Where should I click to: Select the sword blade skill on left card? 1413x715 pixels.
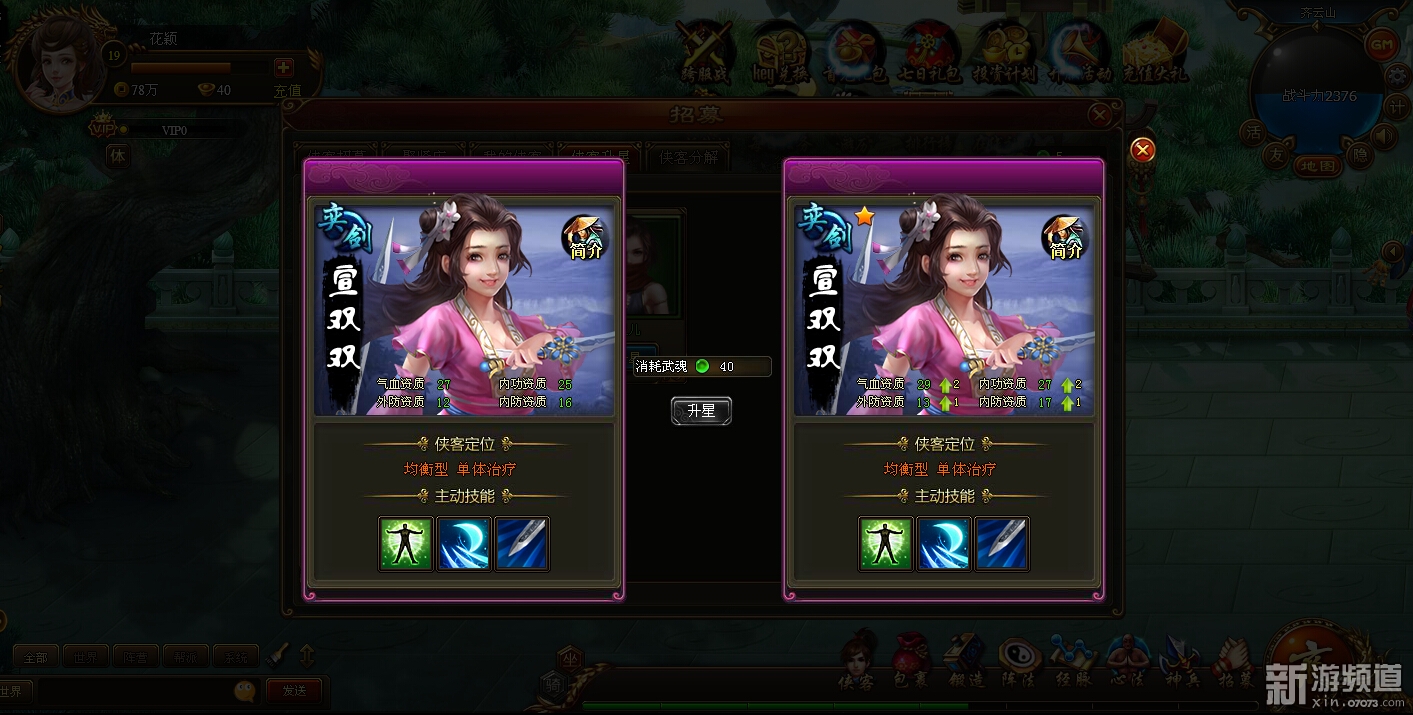522,543
